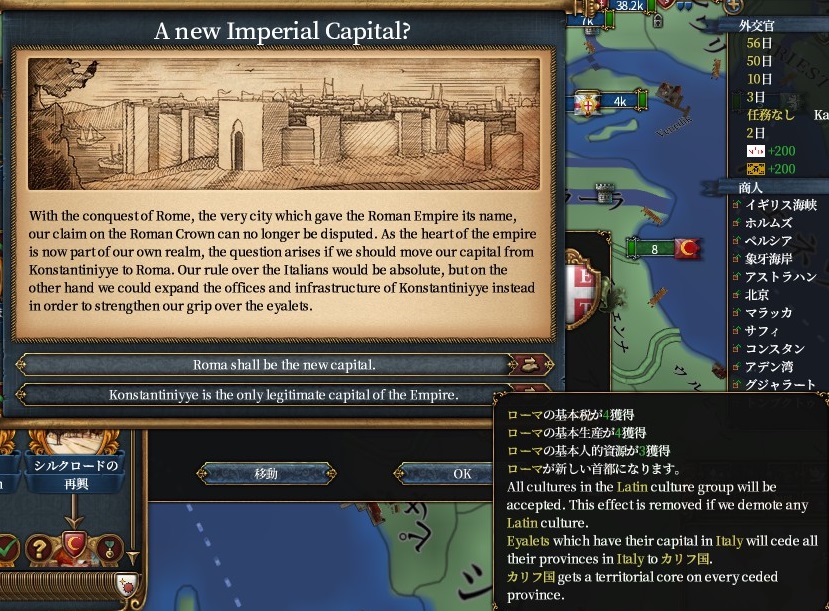This screenshot has height=611, width=829.
Task: Select the アストラハン merchant entry
Action: [780, 277]
